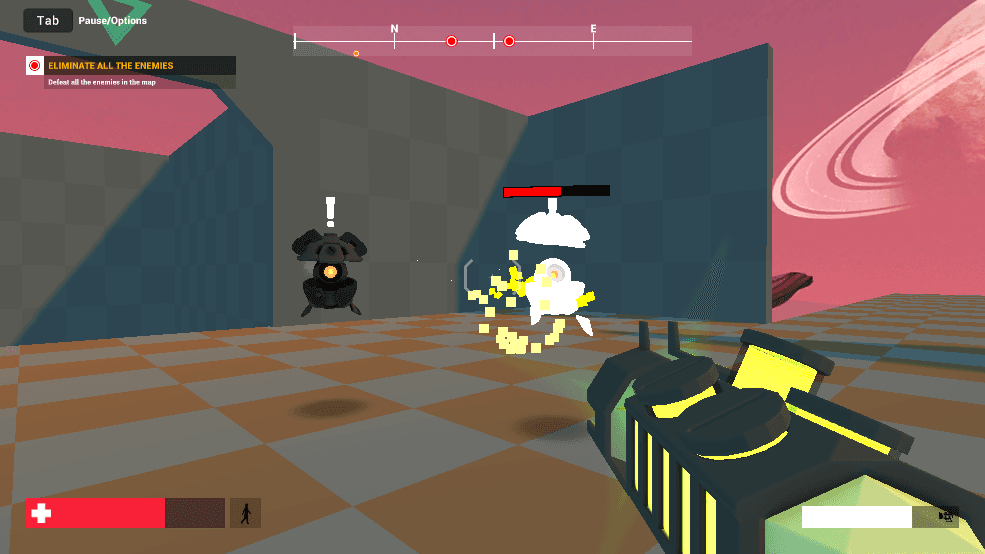Click the compass bar at the top
The height and width of the screenshot is (554, 985).
pyautogui.click(x=492, y=41)
